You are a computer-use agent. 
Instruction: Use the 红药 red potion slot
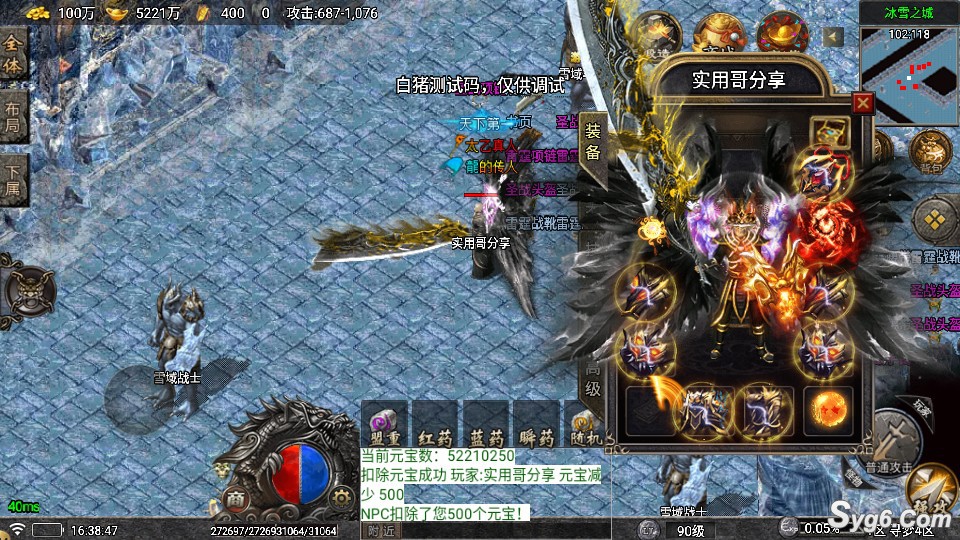(435, 423)
